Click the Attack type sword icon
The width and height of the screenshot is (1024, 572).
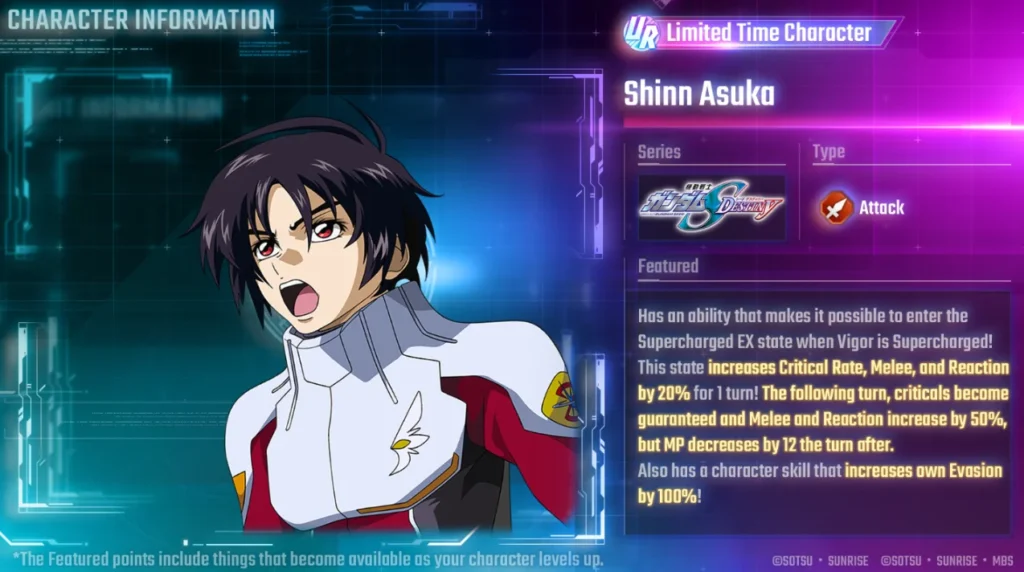point(836,207)
